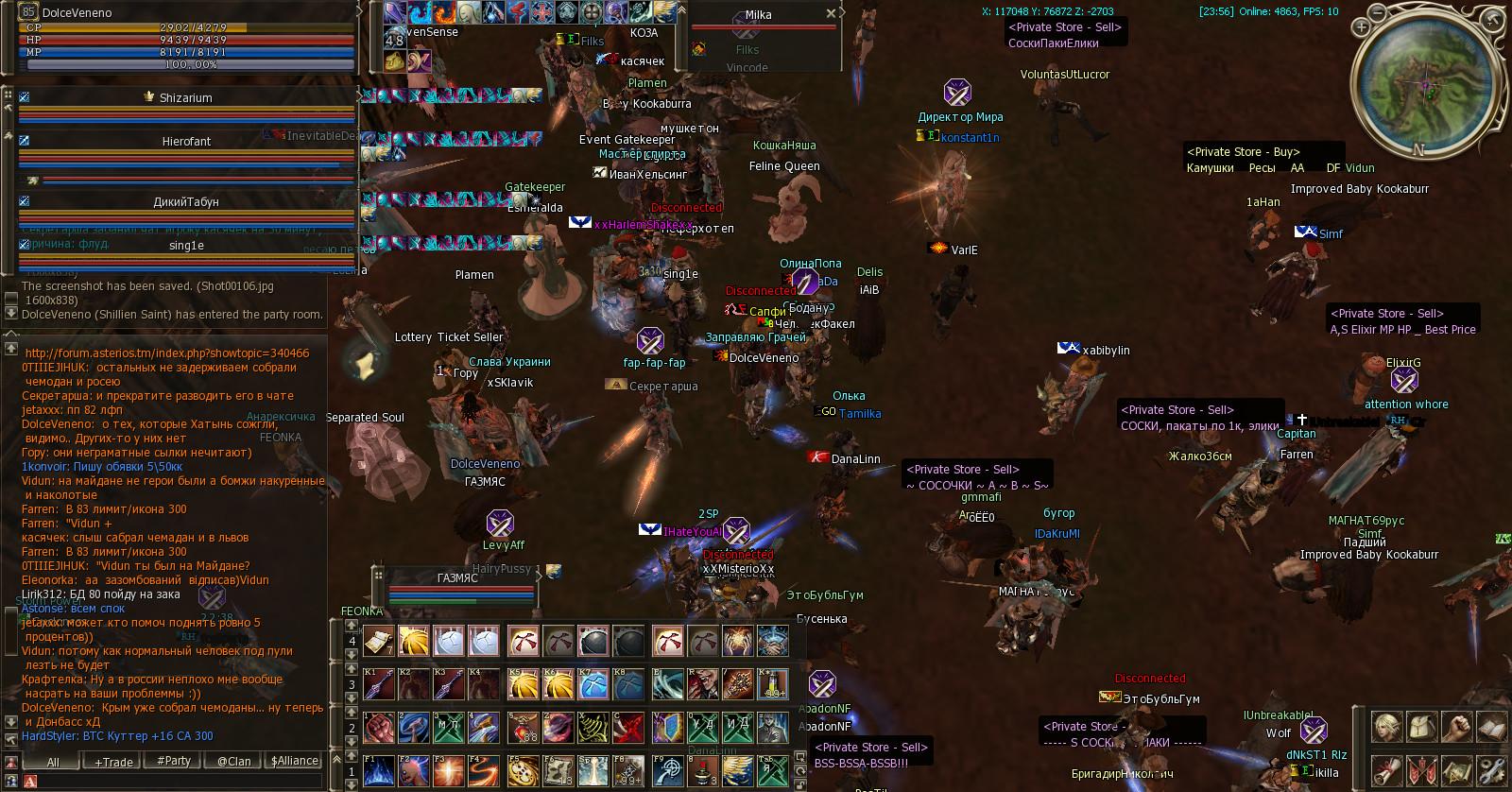Image resolution: width=1512 pixels, height=792 pixels.
Task: Switch to the +Trade chat tab
Action: pos(113,761)
